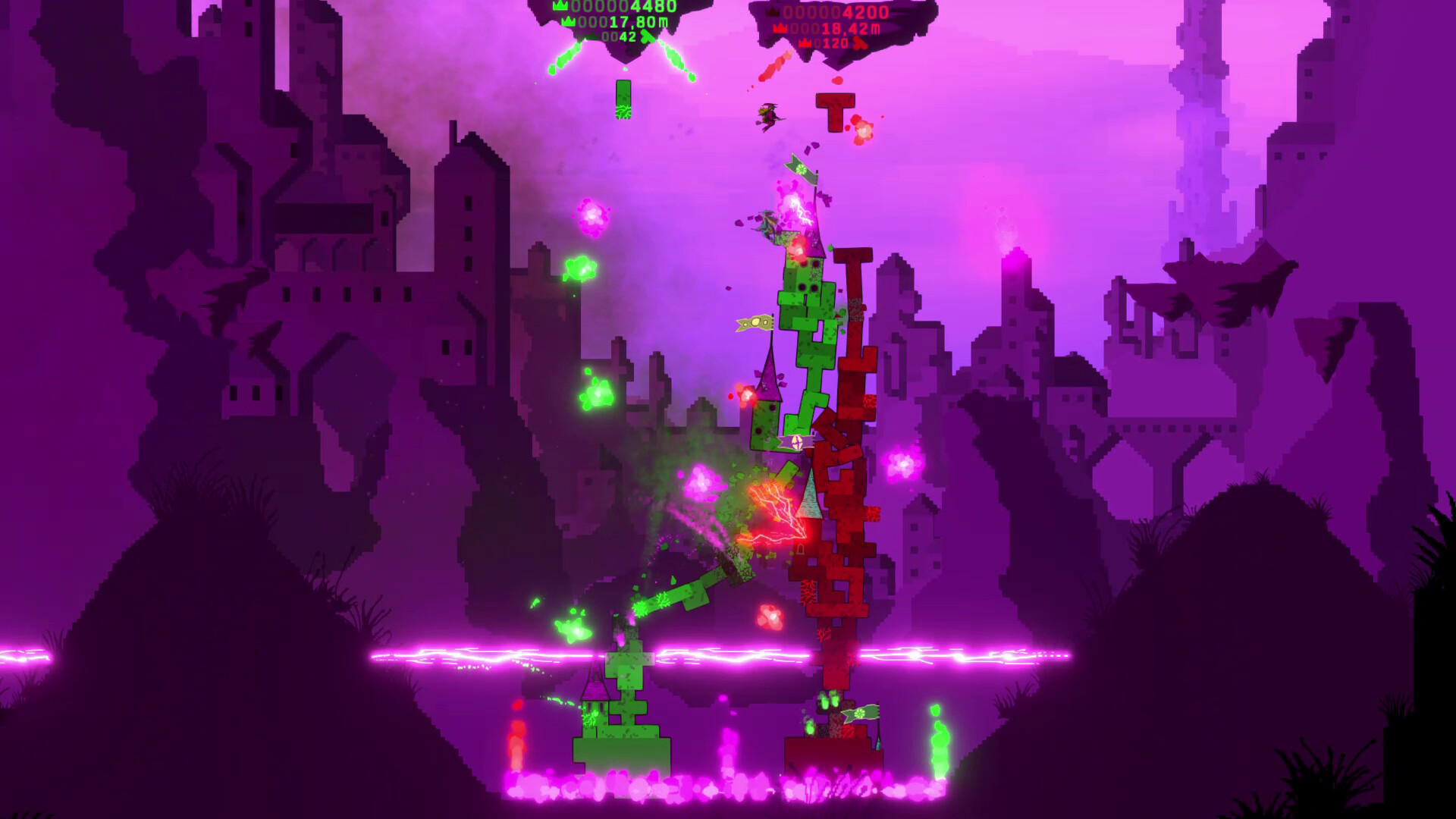Select the red crown score icon
1456x819 pixels.
tap(771, 12)
